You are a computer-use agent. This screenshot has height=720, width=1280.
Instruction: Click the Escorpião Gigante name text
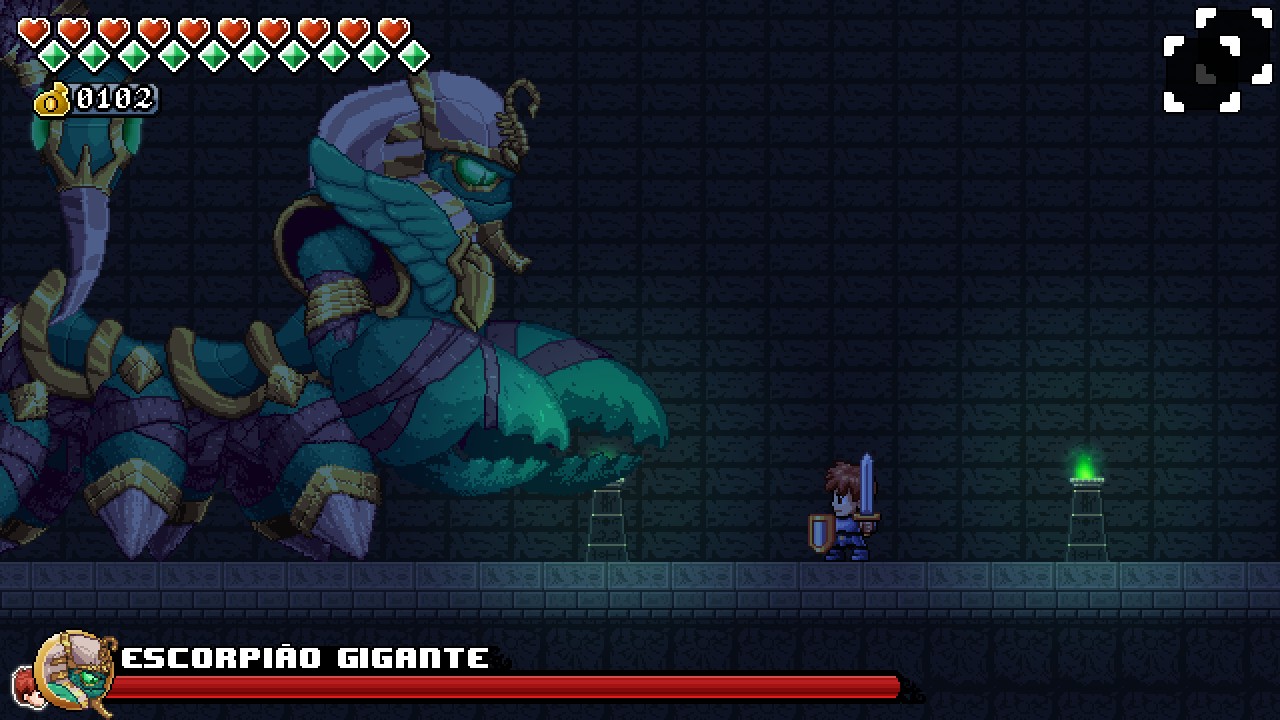coord(300,657)
